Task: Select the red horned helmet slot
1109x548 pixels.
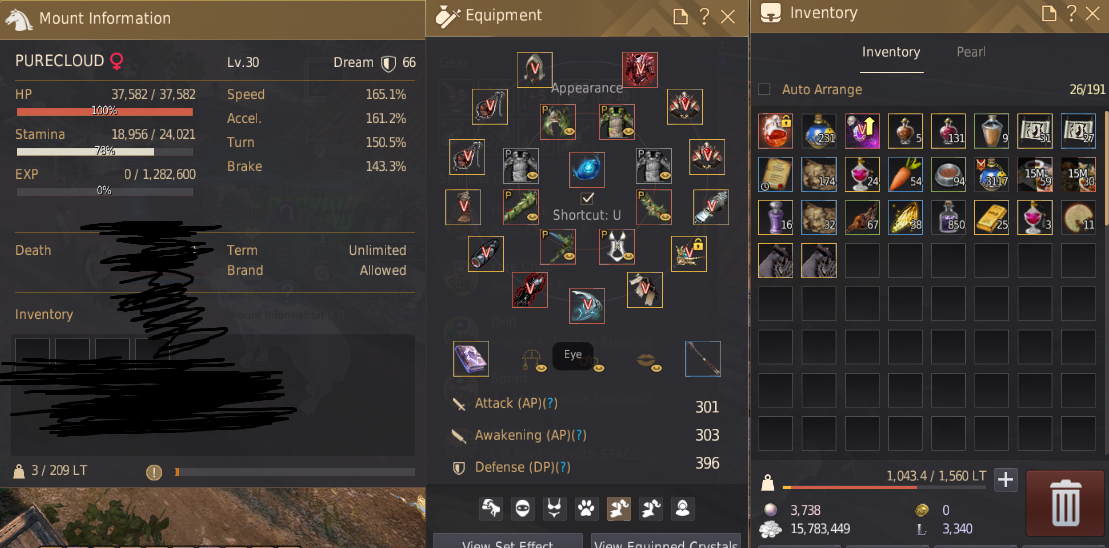Action: point(640,69)
